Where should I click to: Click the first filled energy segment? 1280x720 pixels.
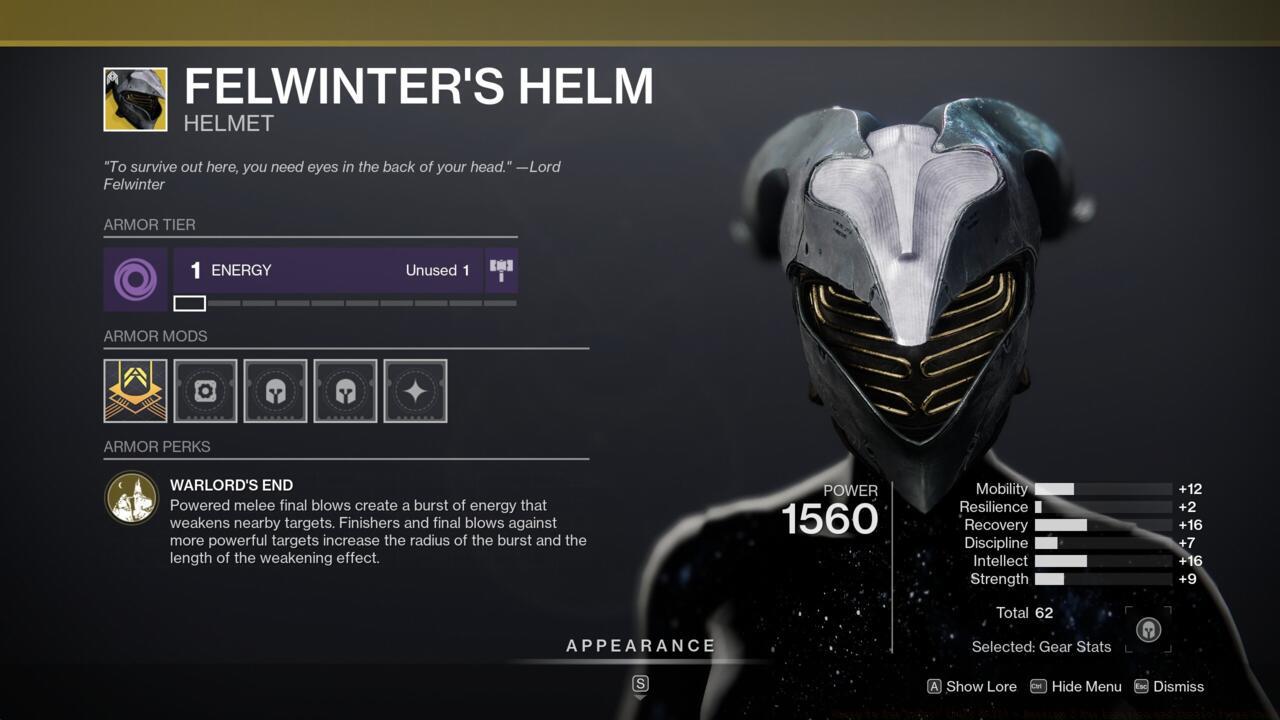click(189, 302)
